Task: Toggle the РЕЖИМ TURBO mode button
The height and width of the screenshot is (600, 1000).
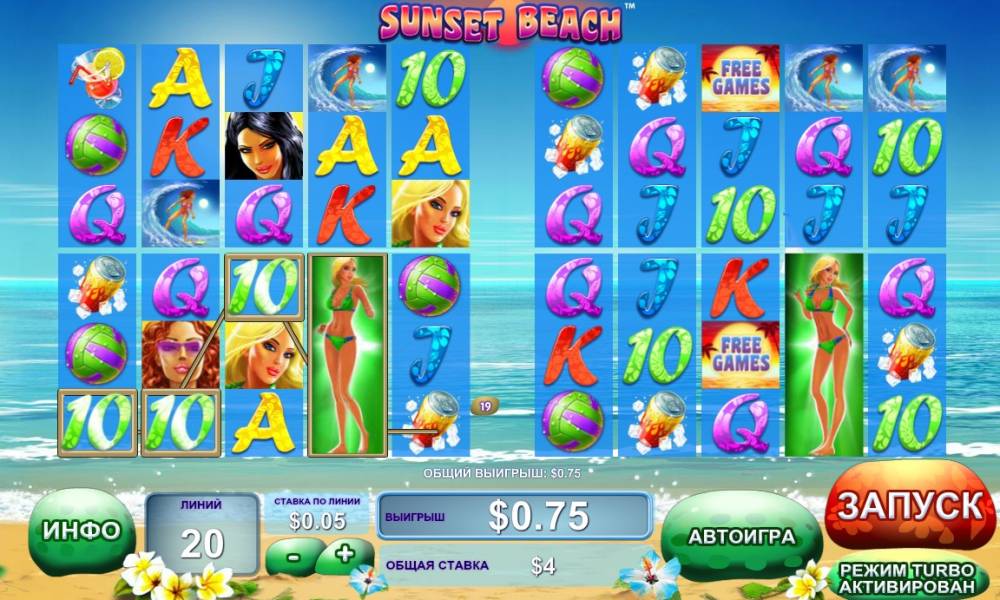Action: click(x=906, y=577)
